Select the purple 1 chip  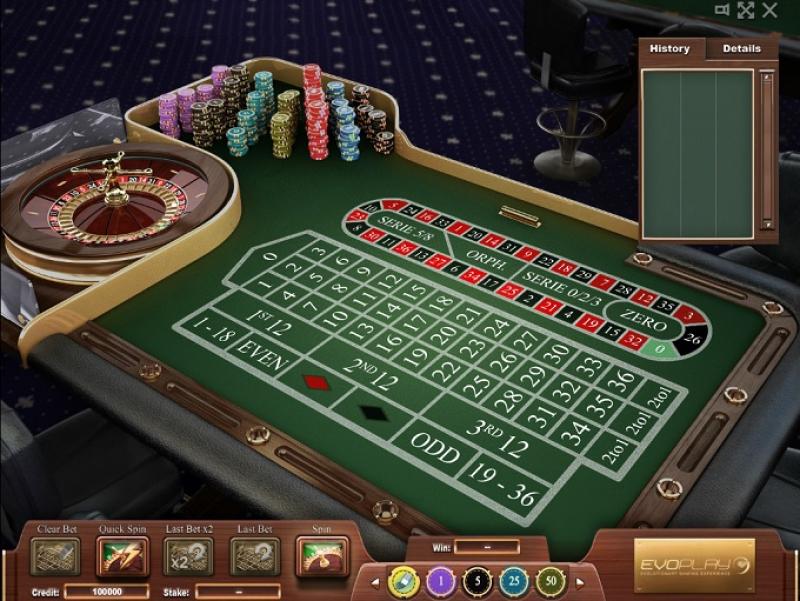441,581
